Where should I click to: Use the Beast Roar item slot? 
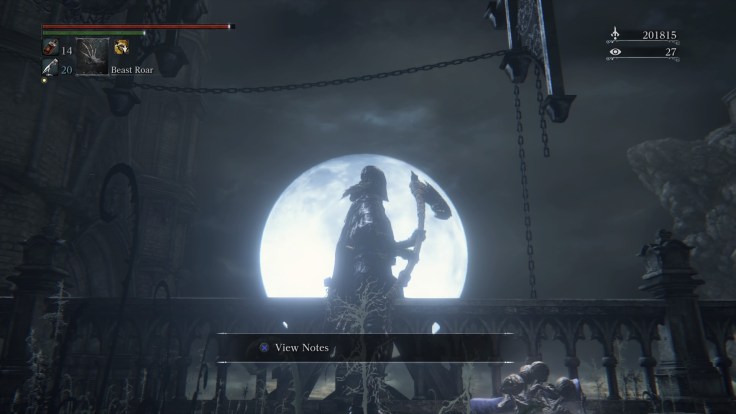coord(91,56)
